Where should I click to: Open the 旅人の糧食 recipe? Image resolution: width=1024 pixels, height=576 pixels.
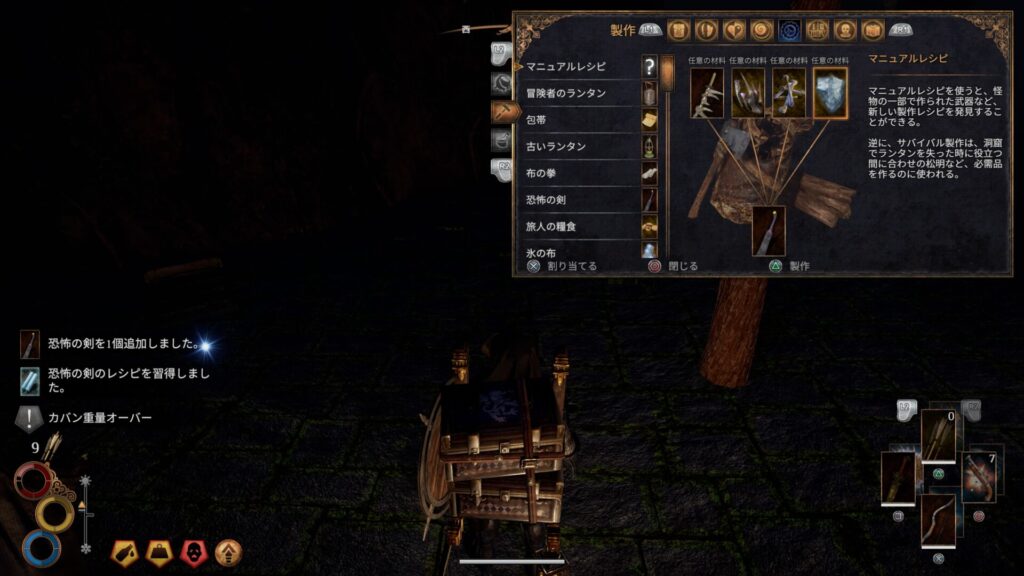pyautogui.click(x=580, y=226)
